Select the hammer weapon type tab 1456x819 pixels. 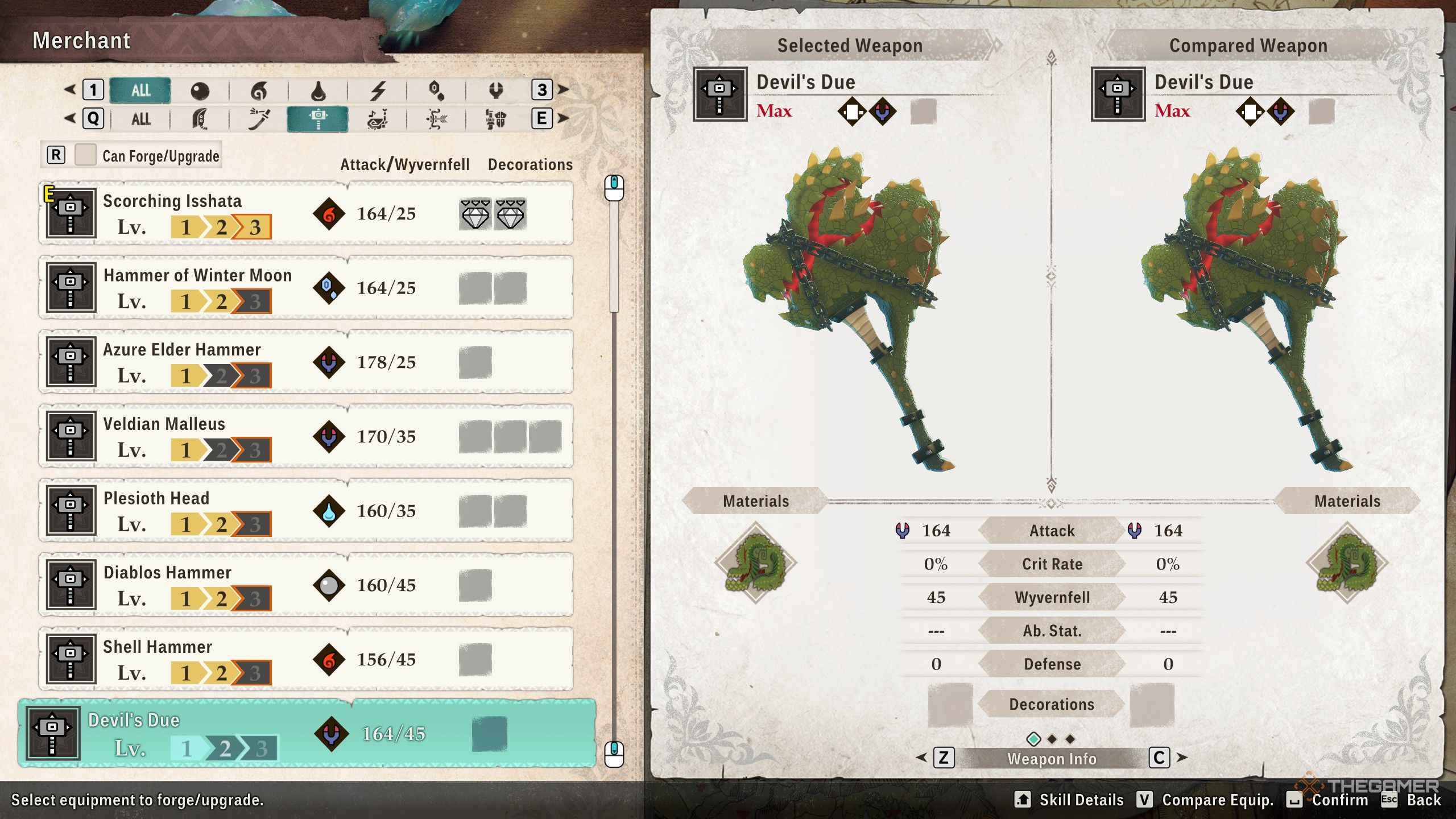coord(317,119)
